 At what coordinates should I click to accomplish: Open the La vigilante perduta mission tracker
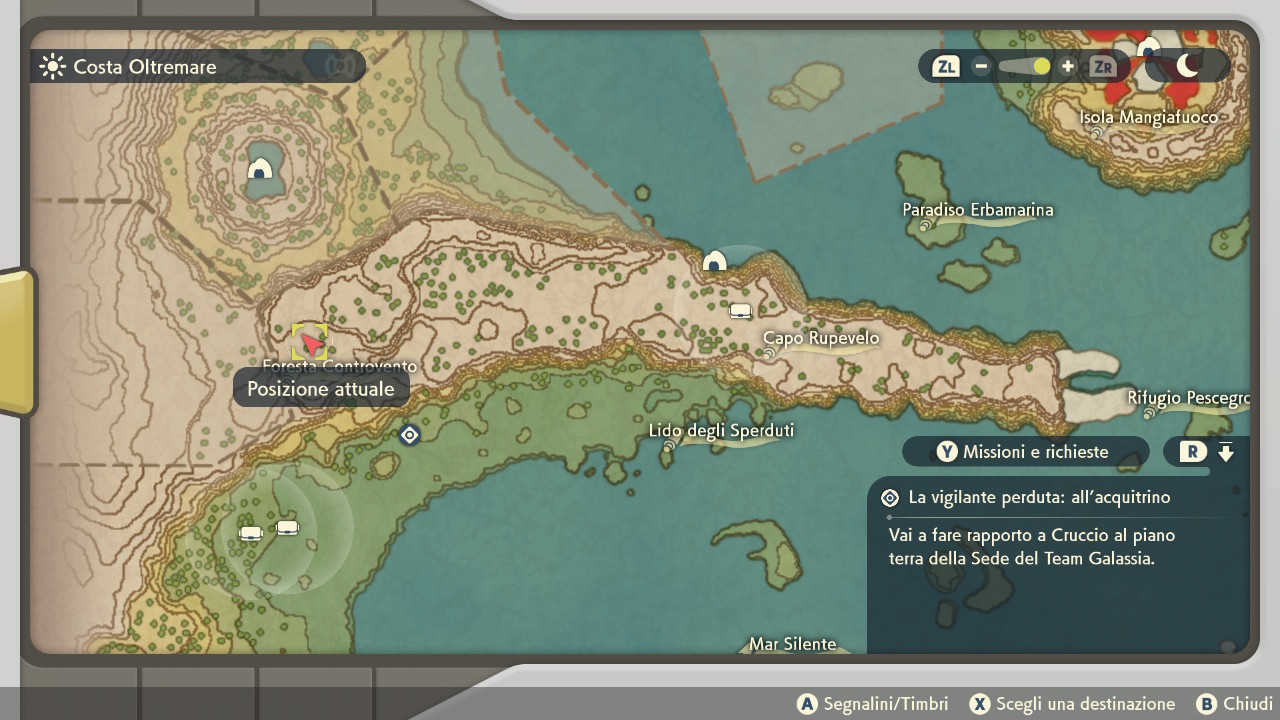[1039, 497]
